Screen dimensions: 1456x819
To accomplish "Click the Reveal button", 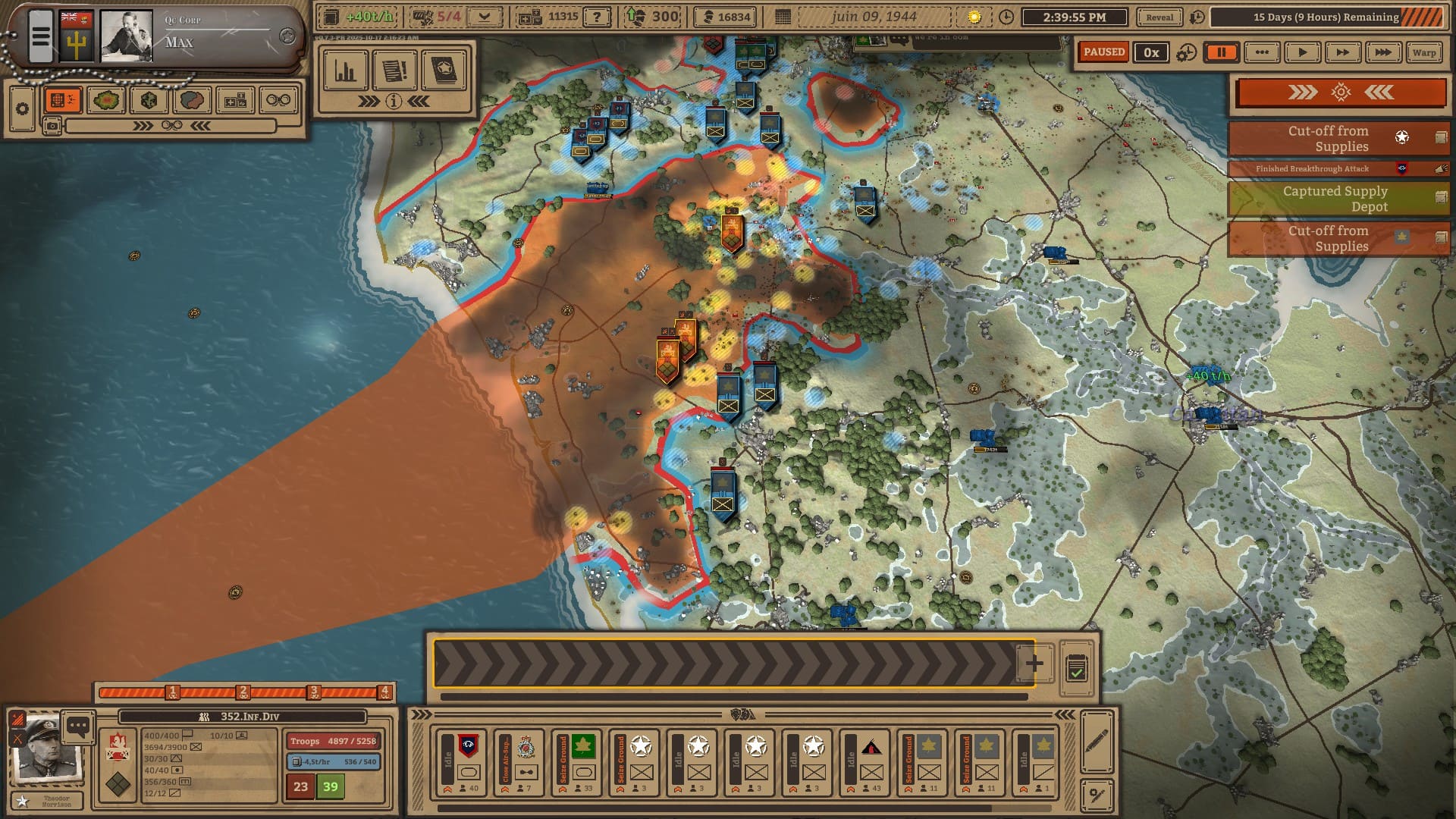I will coord(1159,17).
